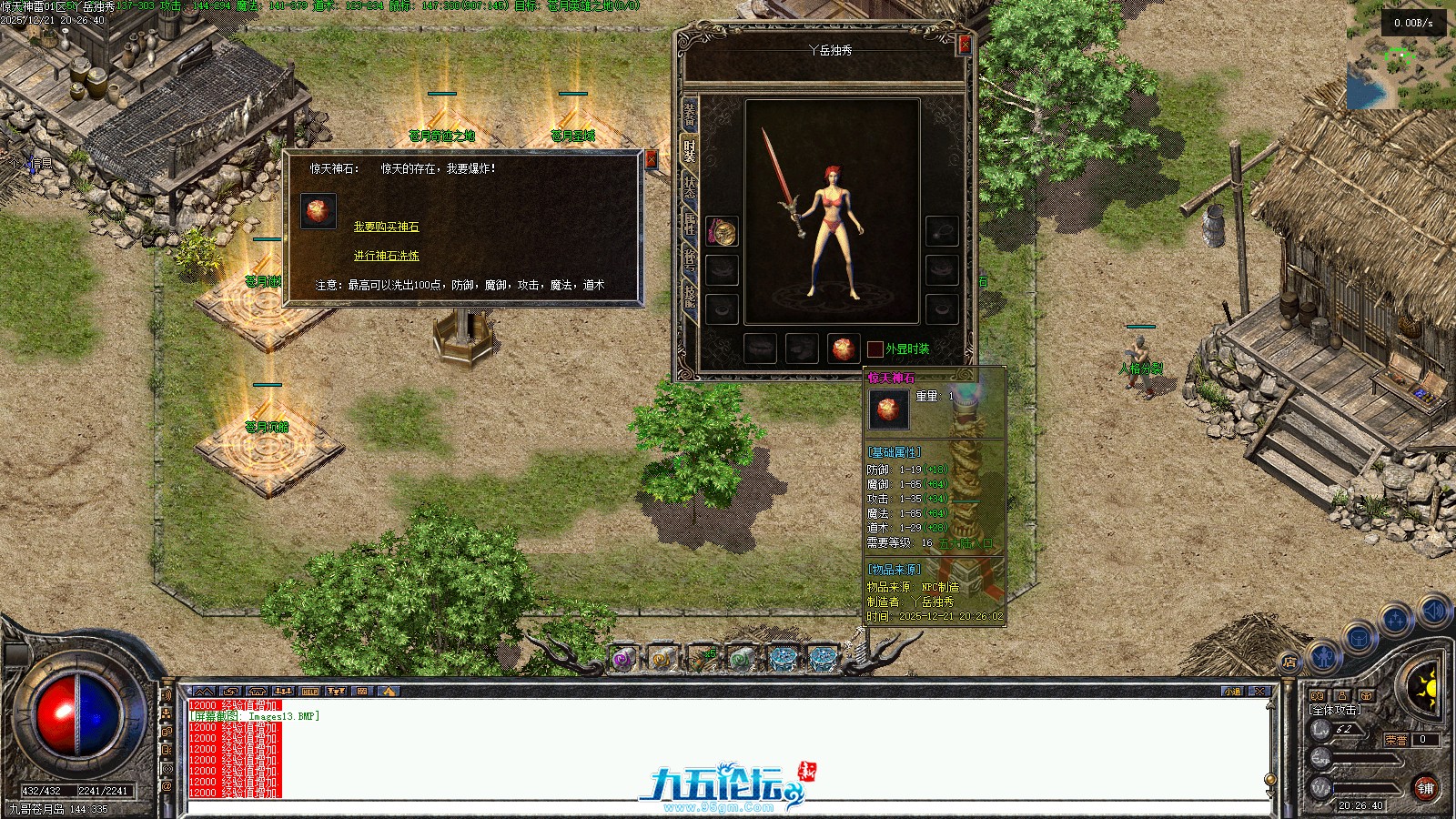1456x819 pixels.
Task: Open the minimap
Action: [x=1400, y=55]
